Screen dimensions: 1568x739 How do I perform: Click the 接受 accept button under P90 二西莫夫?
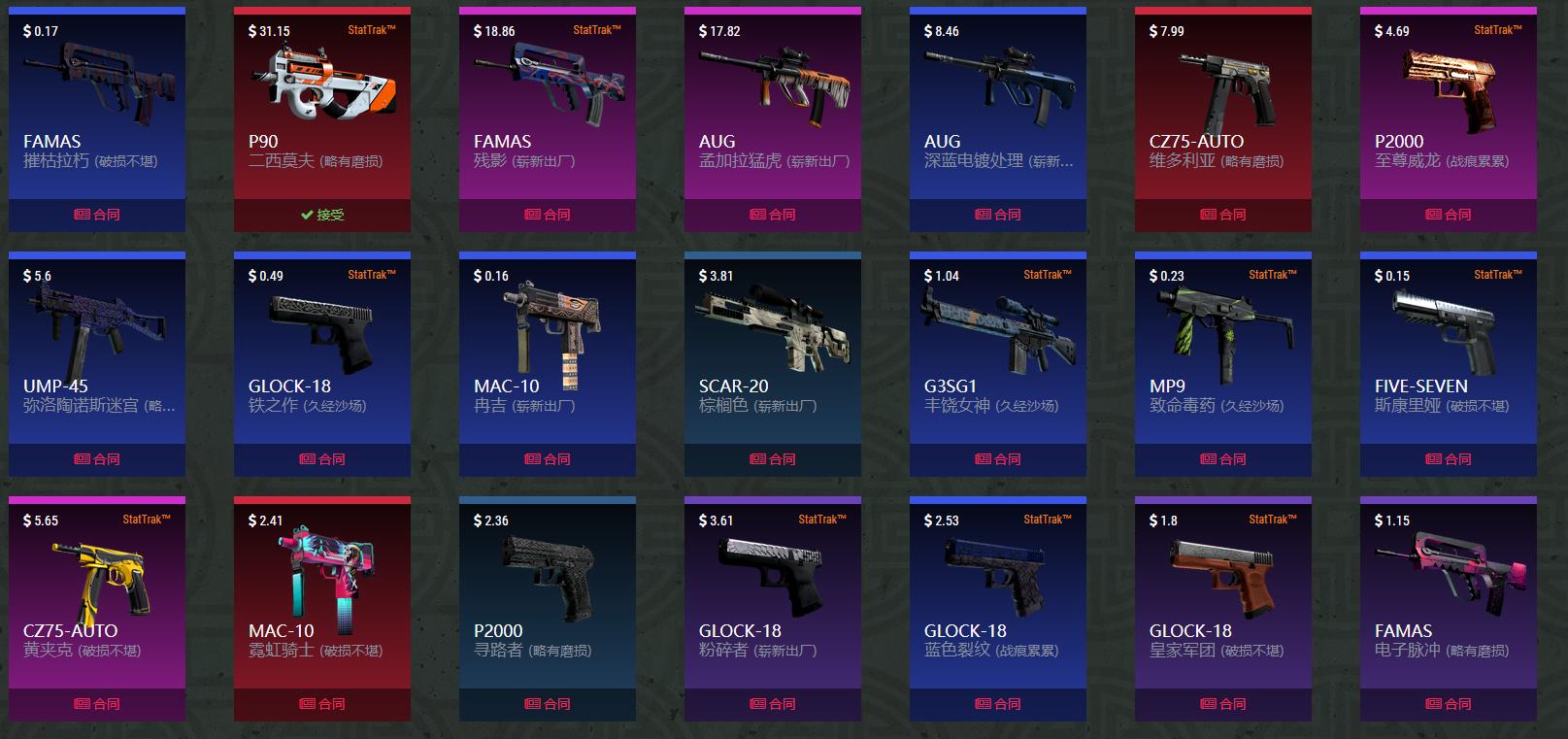point(321,215)
